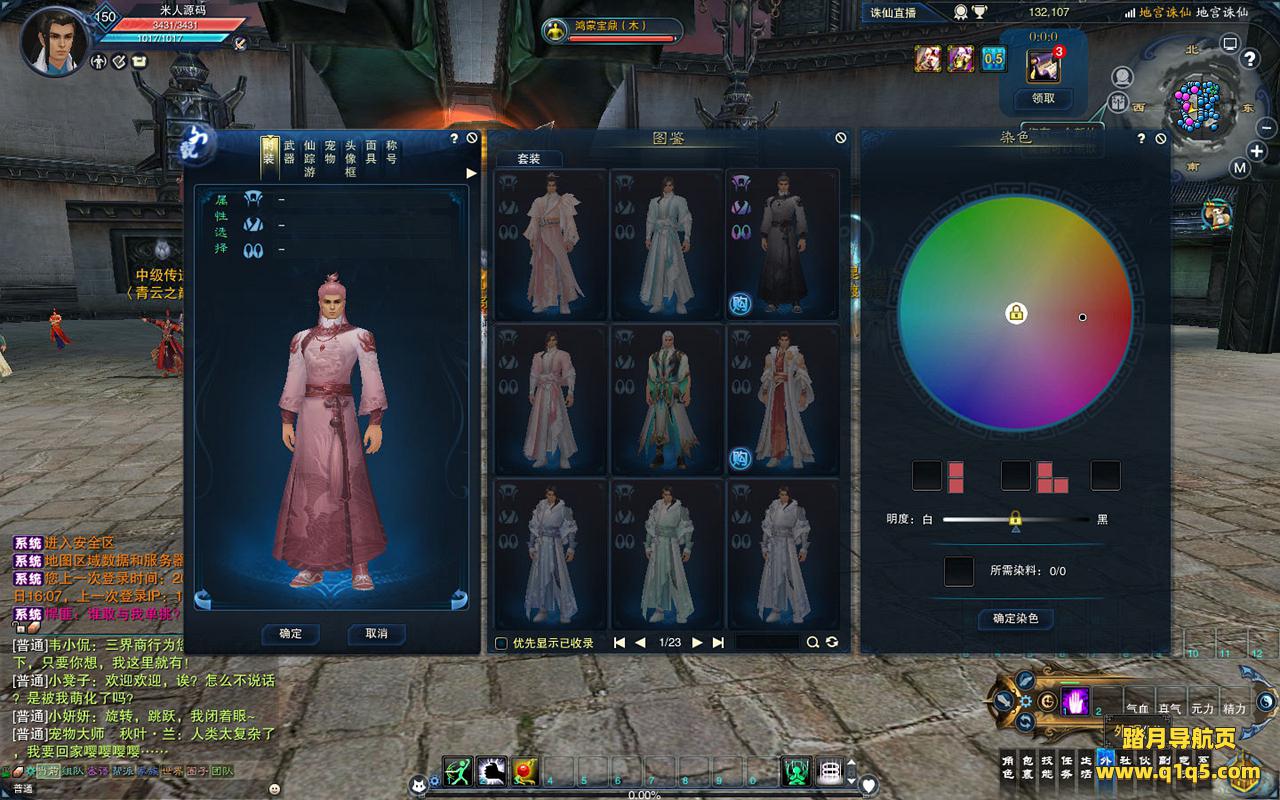The image size is (1280, 800).
Task: Switch to the 武器 weapon tab
Action: coord(289,151)
